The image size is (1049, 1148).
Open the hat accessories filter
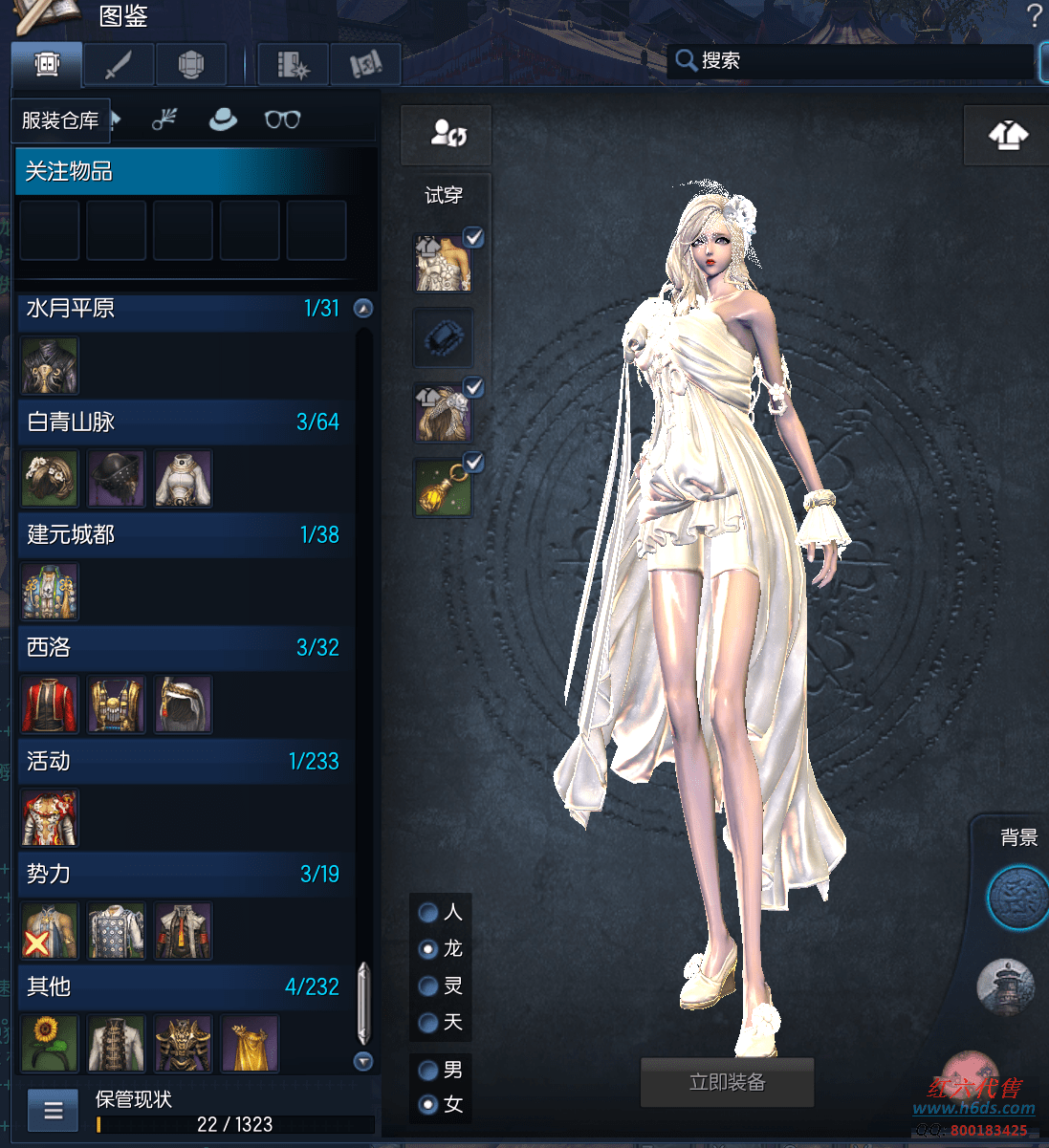(223, 119)
